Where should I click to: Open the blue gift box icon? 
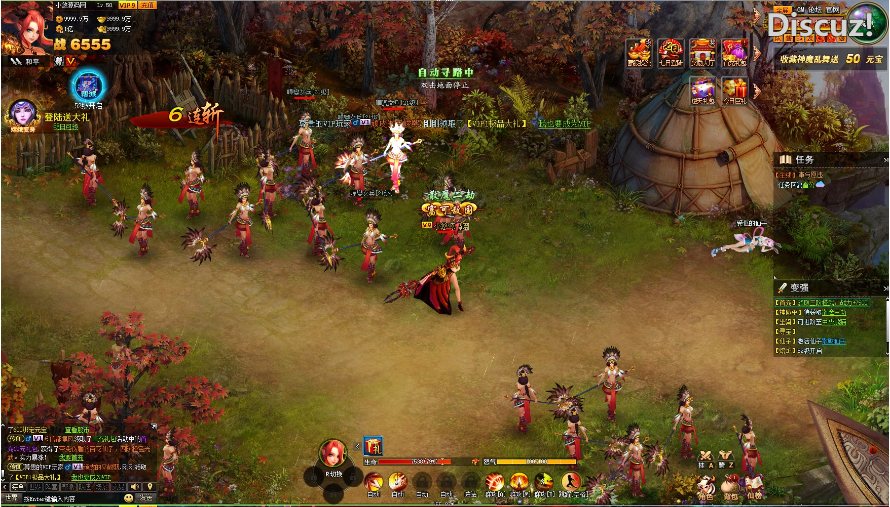(x=703, y=89)
